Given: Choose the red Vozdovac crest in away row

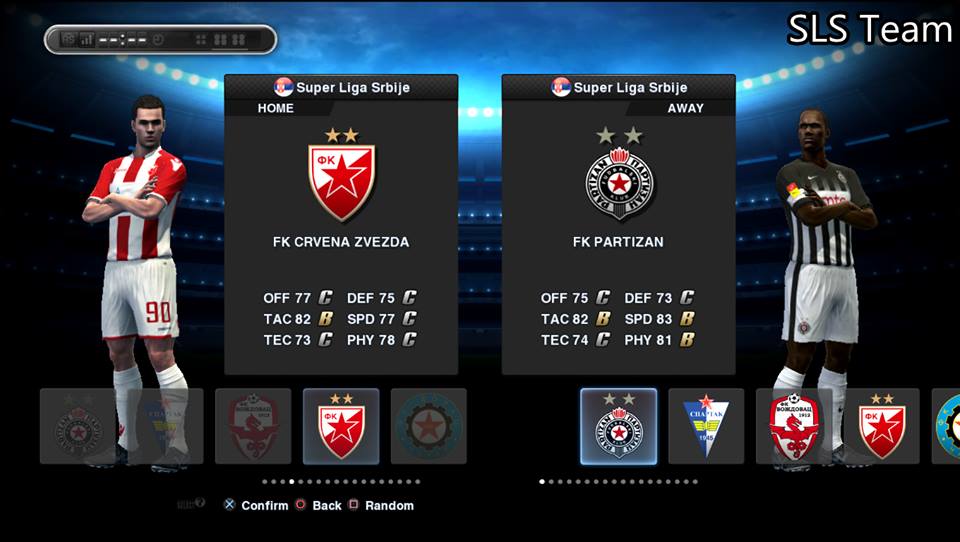Looking at the screenshot, I should [x=794, y=426].
